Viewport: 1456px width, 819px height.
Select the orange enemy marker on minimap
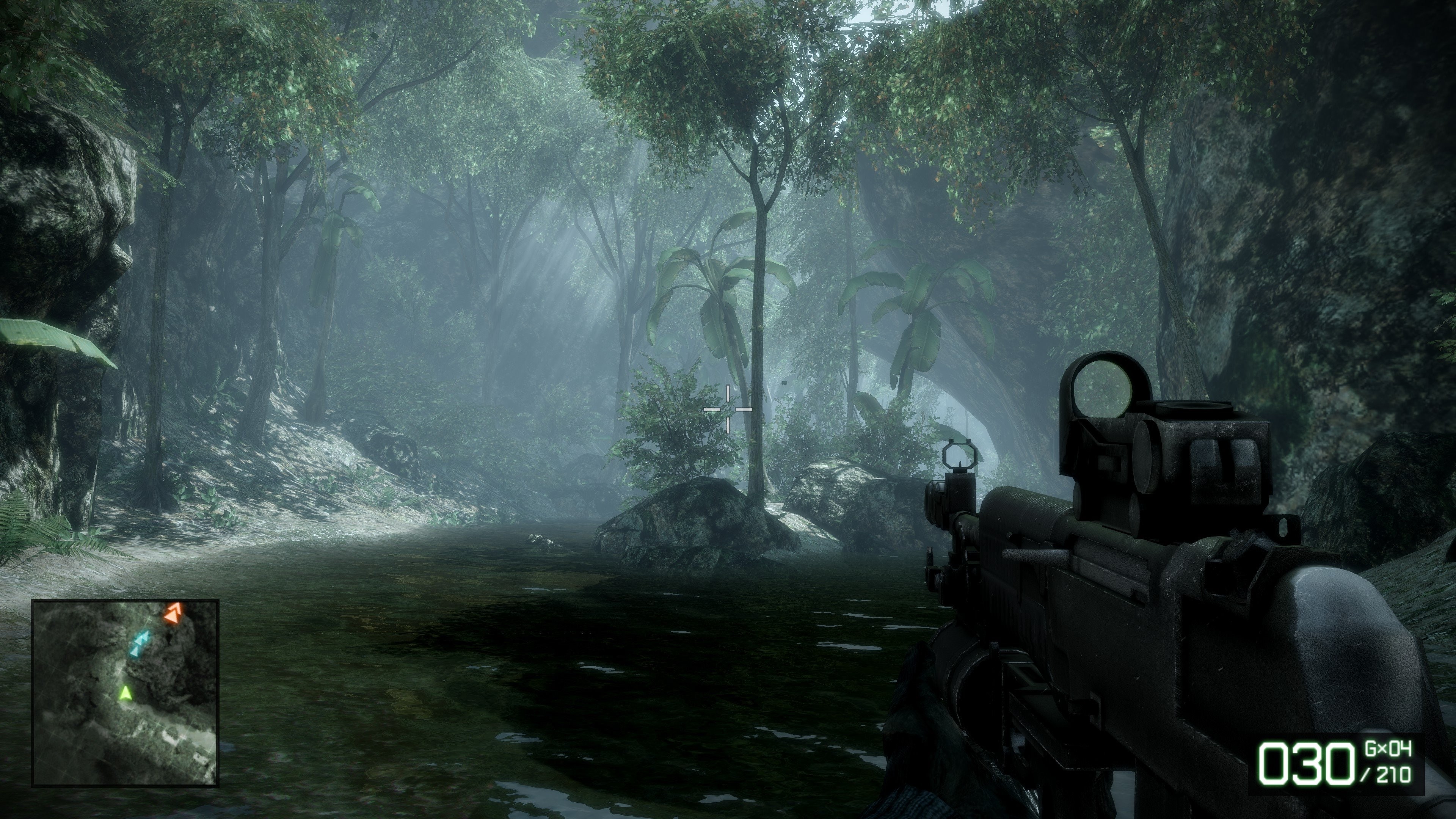point(174,613)
